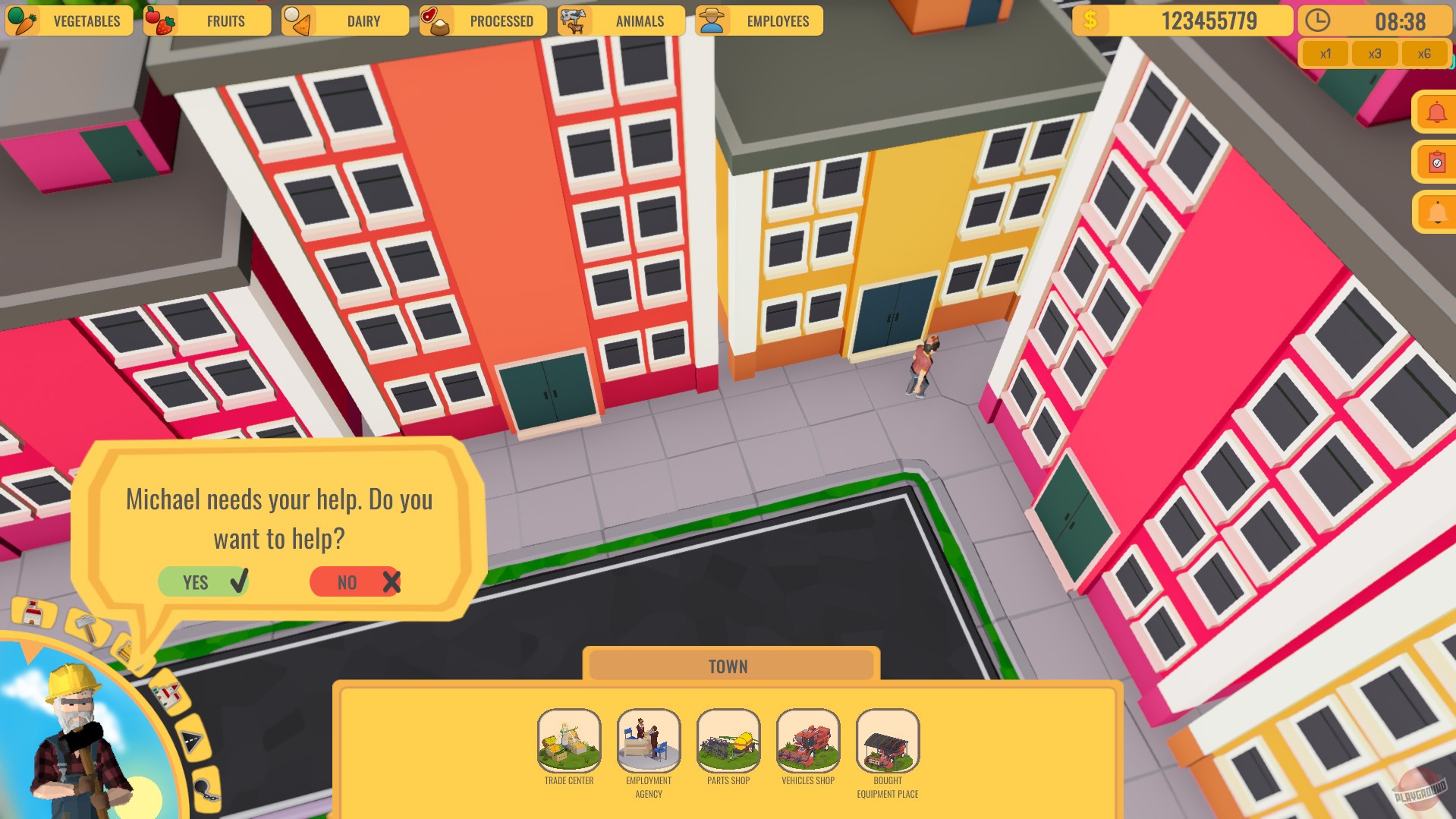Viewport: 1456px width, 819px height.
Task: Accept Michael's request with Yes
Action: 203,581
